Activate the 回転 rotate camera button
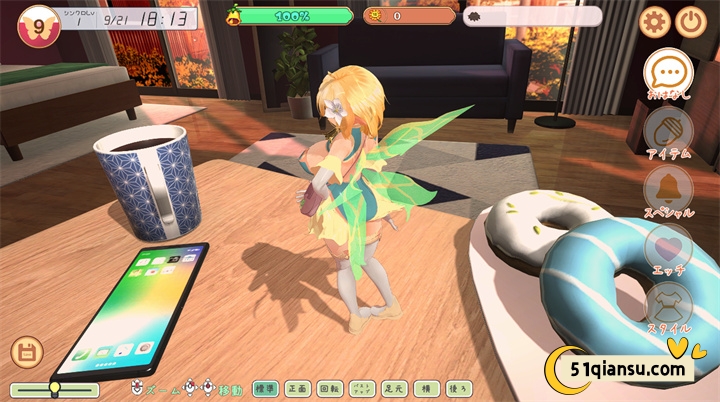The image size is (720, 402). point(329,389)
